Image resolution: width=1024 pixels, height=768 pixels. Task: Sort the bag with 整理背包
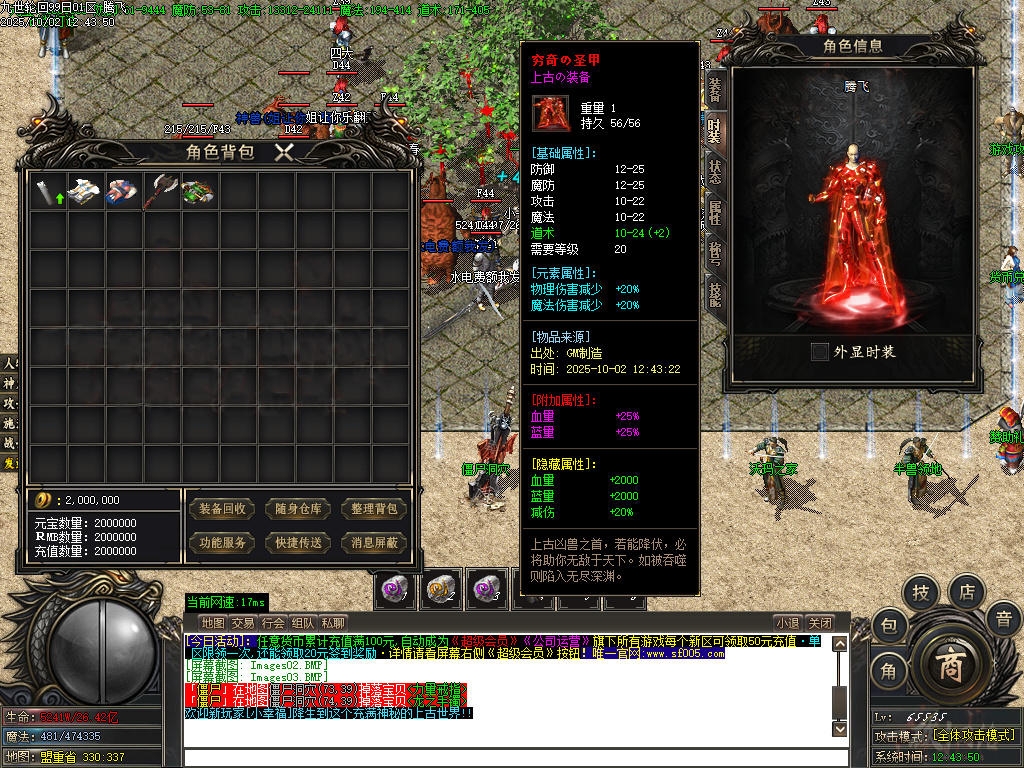(375, 509)
